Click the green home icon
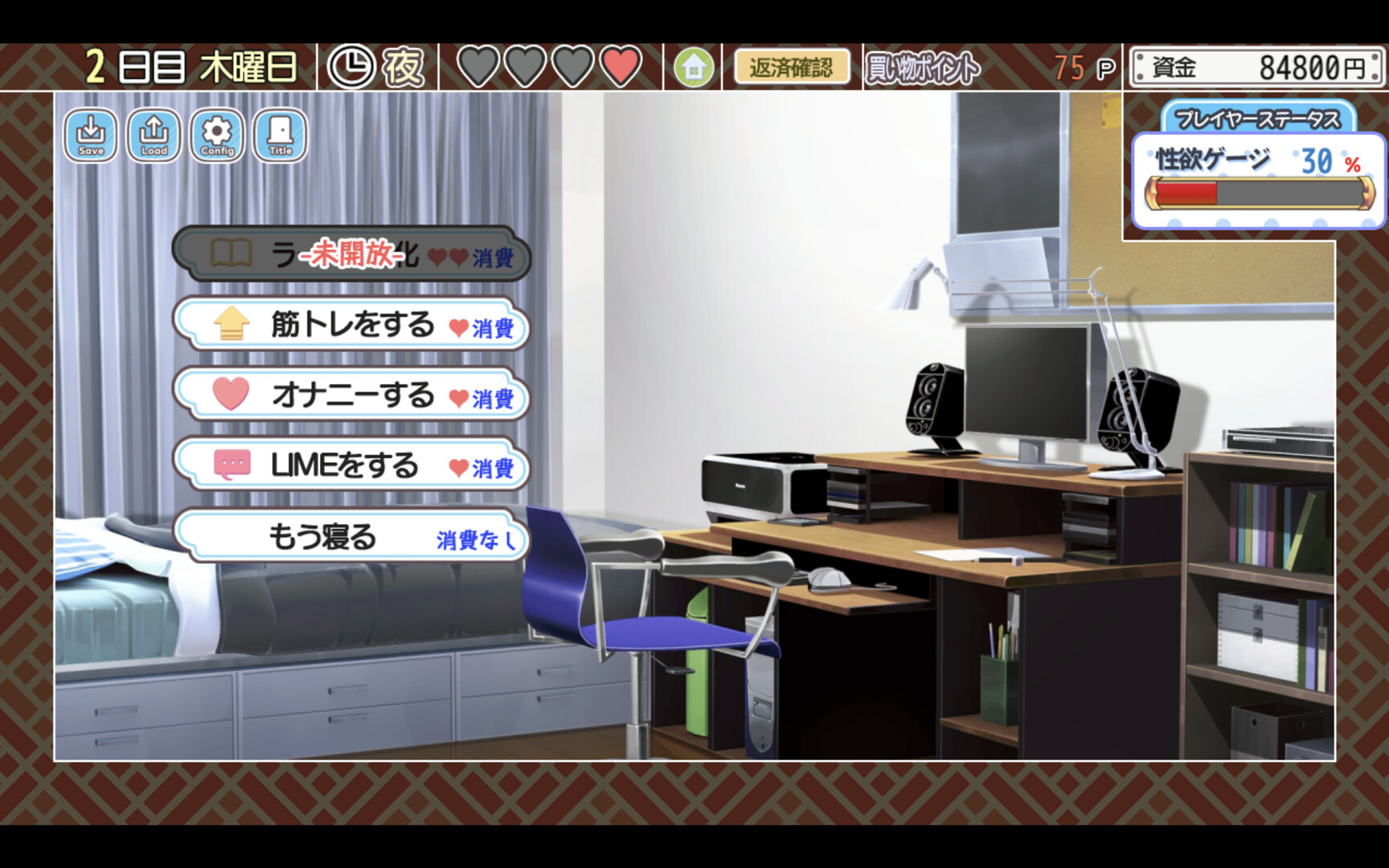This screenshot has width=1389, height=868. click(693, 68)
